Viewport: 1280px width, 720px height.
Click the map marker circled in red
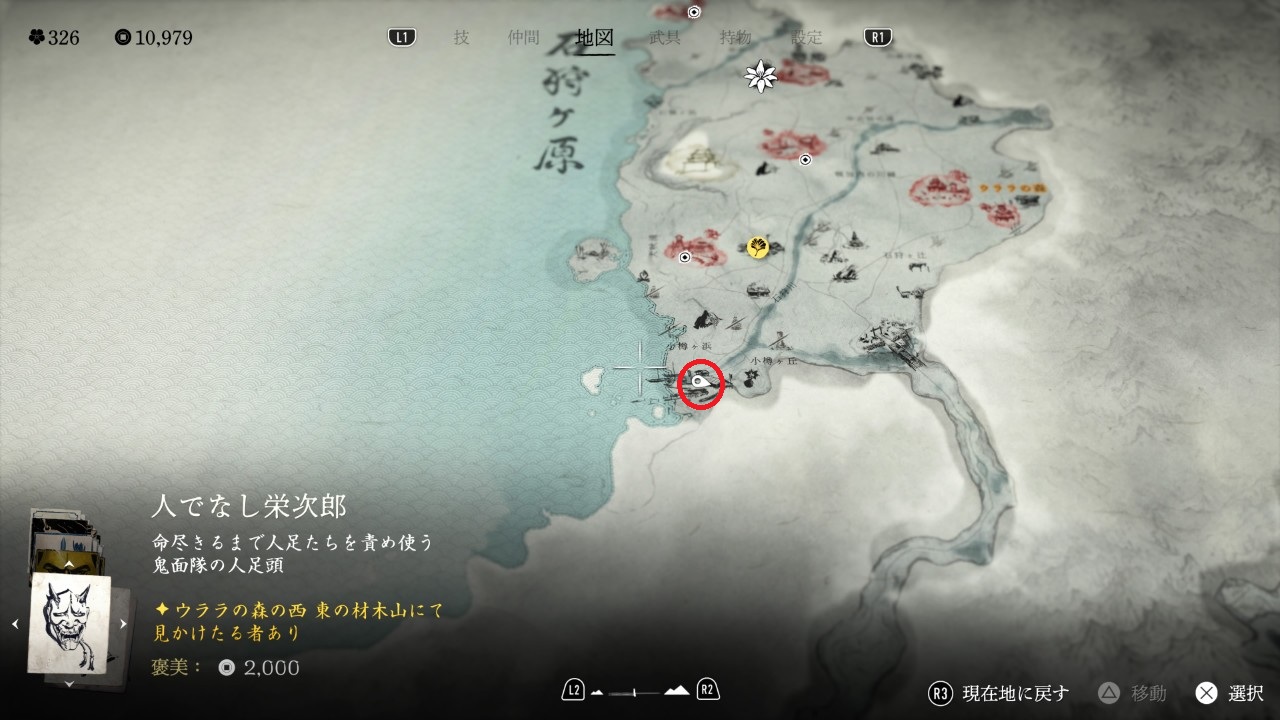tap(702, 383)
